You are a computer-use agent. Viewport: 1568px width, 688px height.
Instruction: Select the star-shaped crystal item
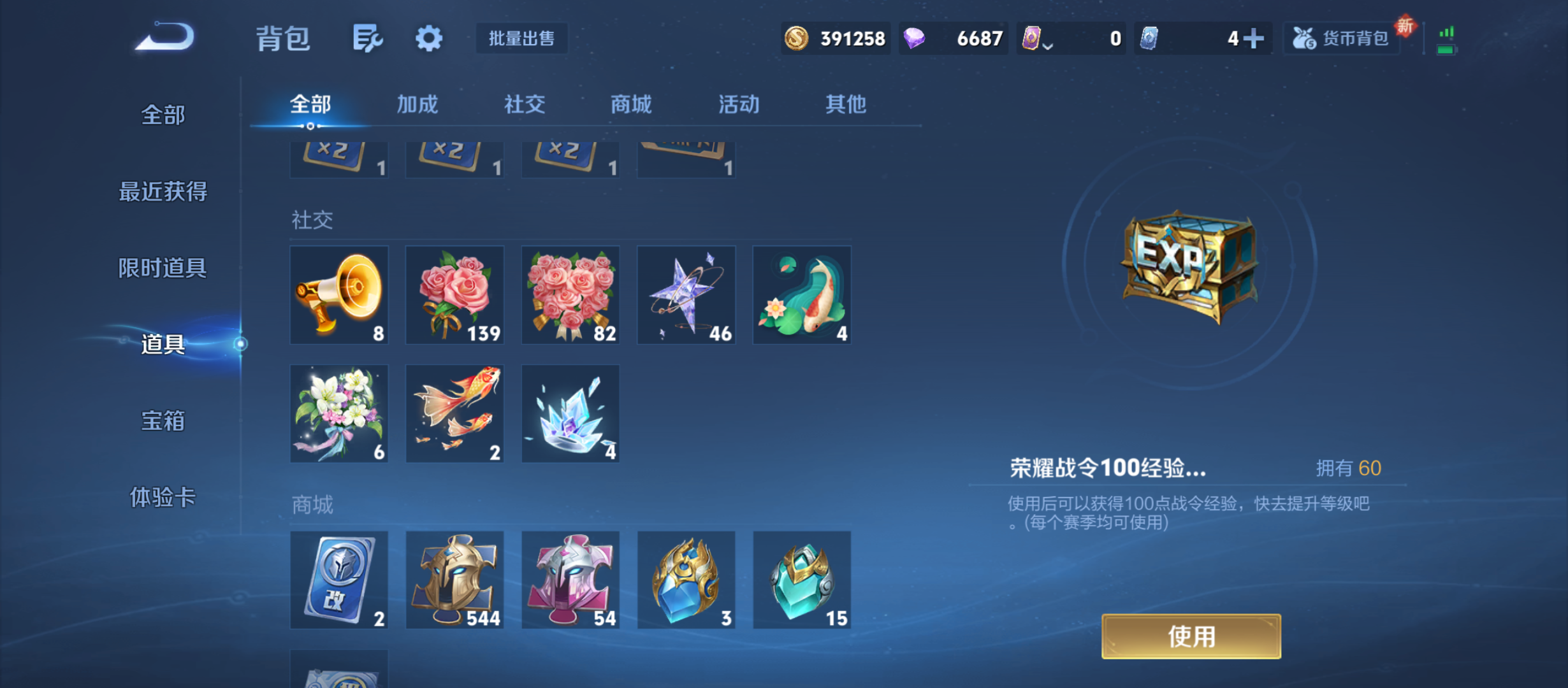click(686, 294)
